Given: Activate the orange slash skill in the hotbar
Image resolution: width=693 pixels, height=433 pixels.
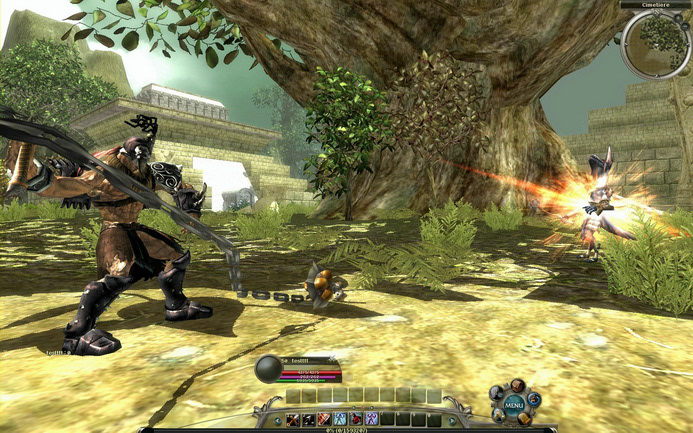Looking at the screenshot, I should 324,419.
